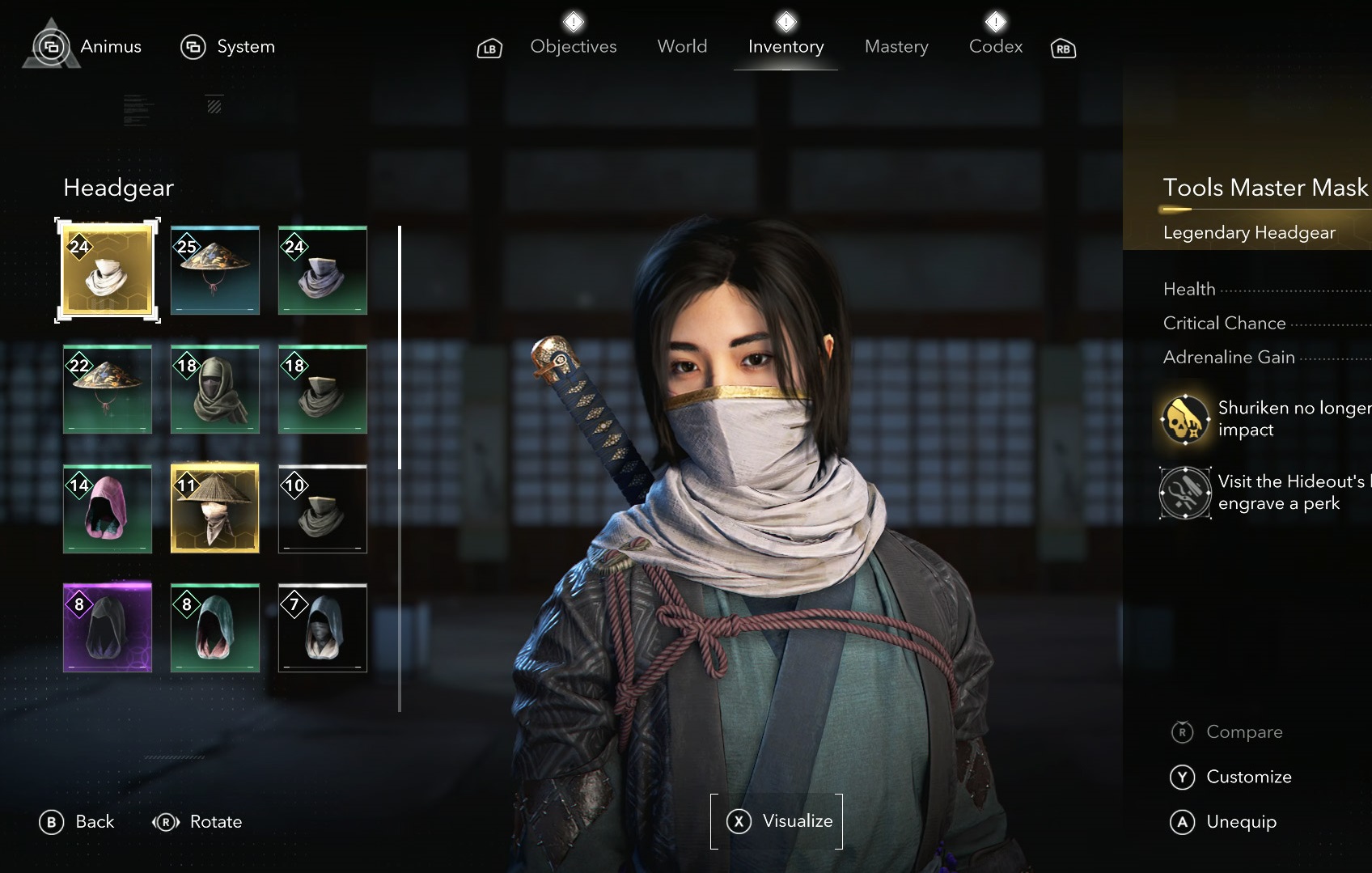Select the Inventory tab
The image size is (1372, 873).
[786, 47]
